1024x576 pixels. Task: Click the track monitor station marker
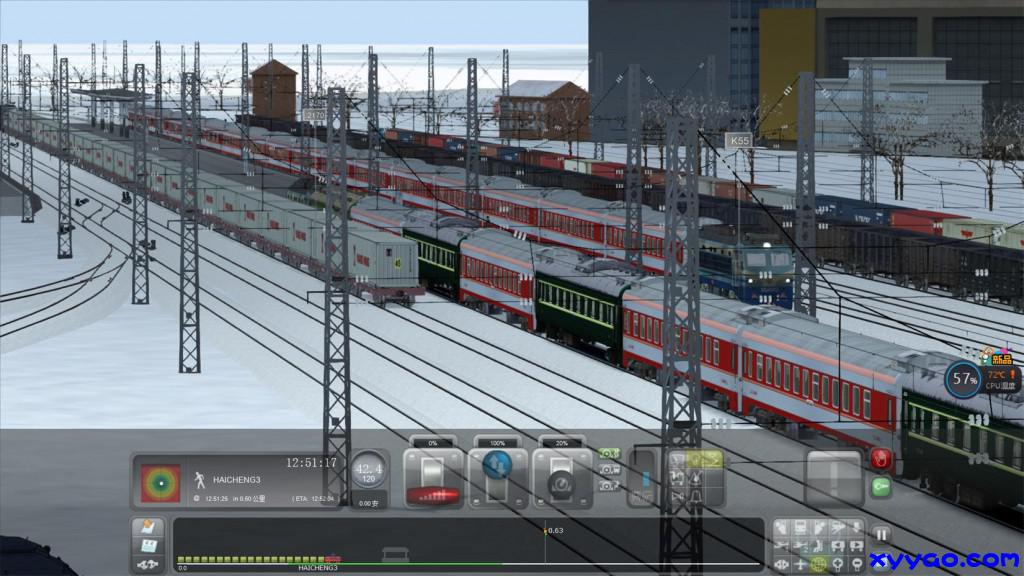[x=397, y=553]
